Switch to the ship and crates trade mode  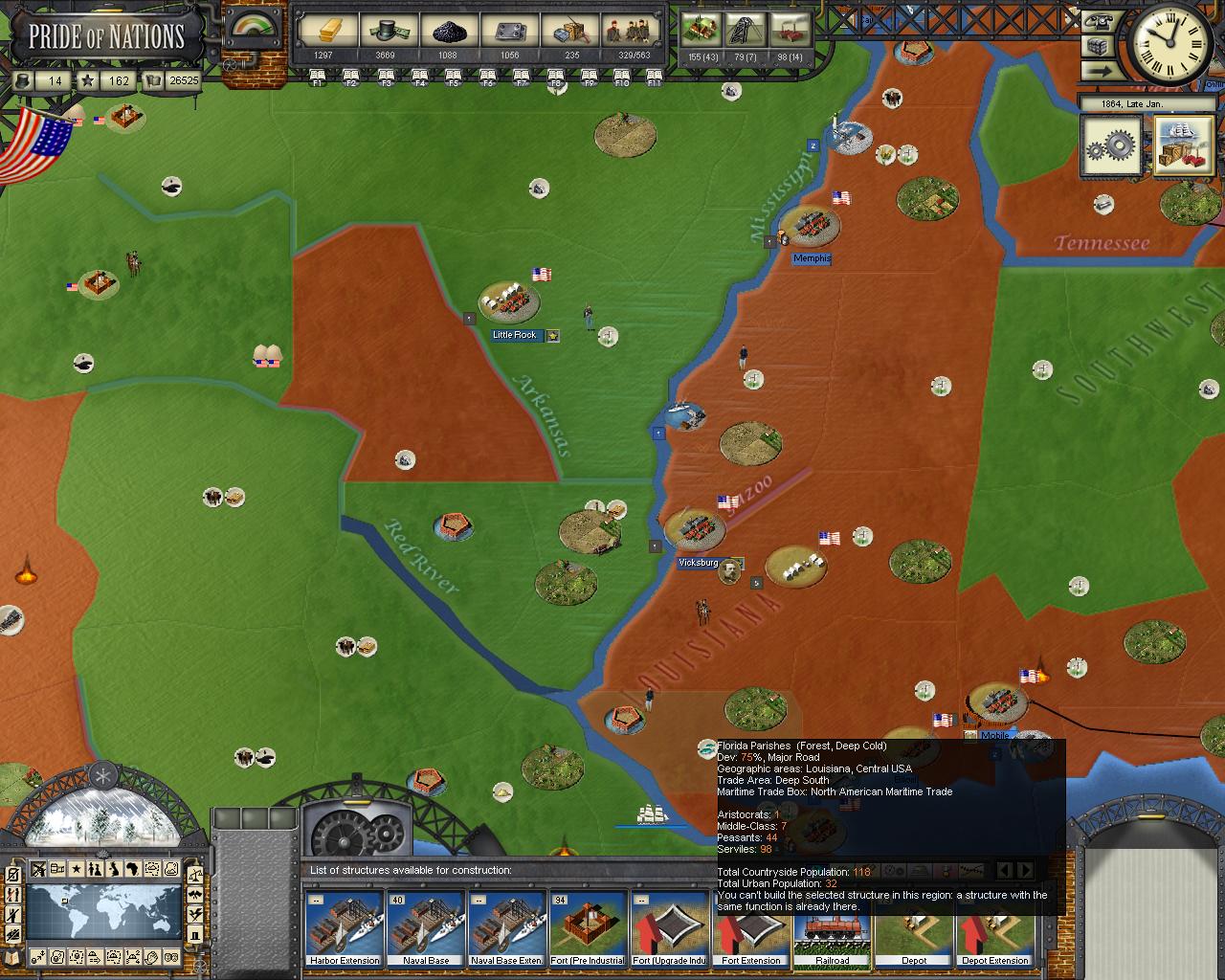[1183, 145]
